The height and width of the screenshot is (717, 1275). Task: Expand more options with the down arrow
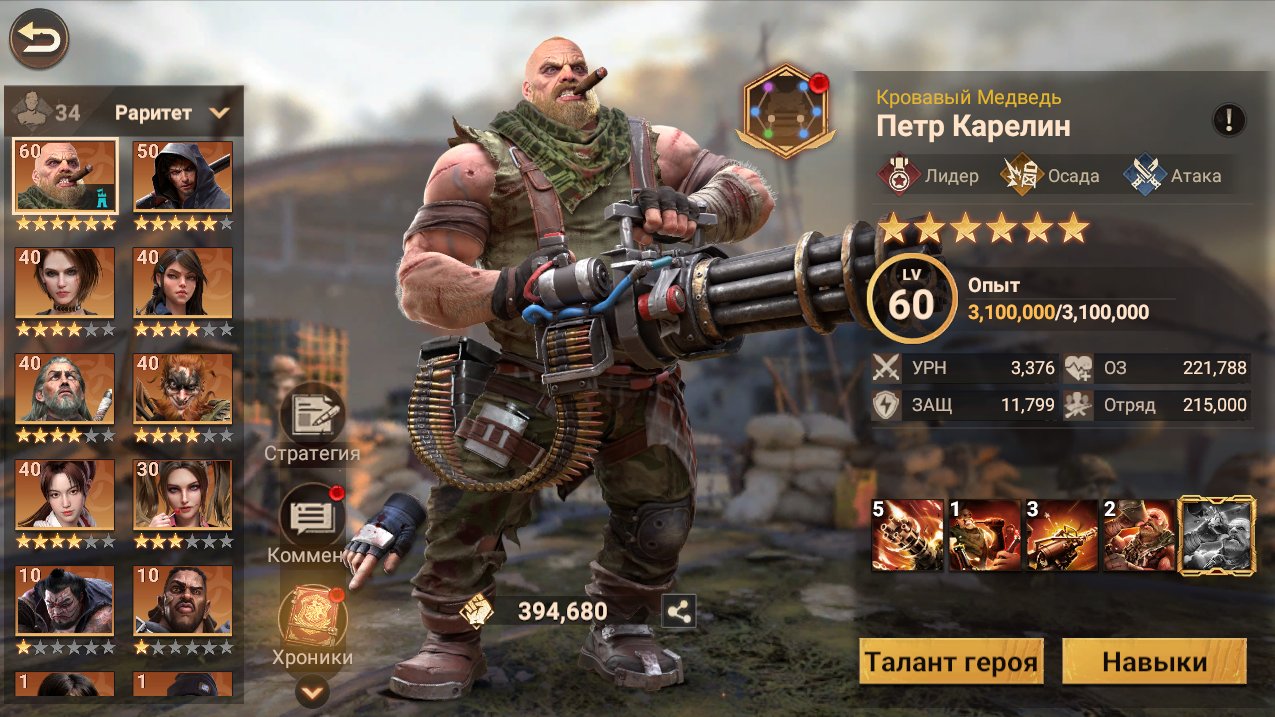pos(313,690)
